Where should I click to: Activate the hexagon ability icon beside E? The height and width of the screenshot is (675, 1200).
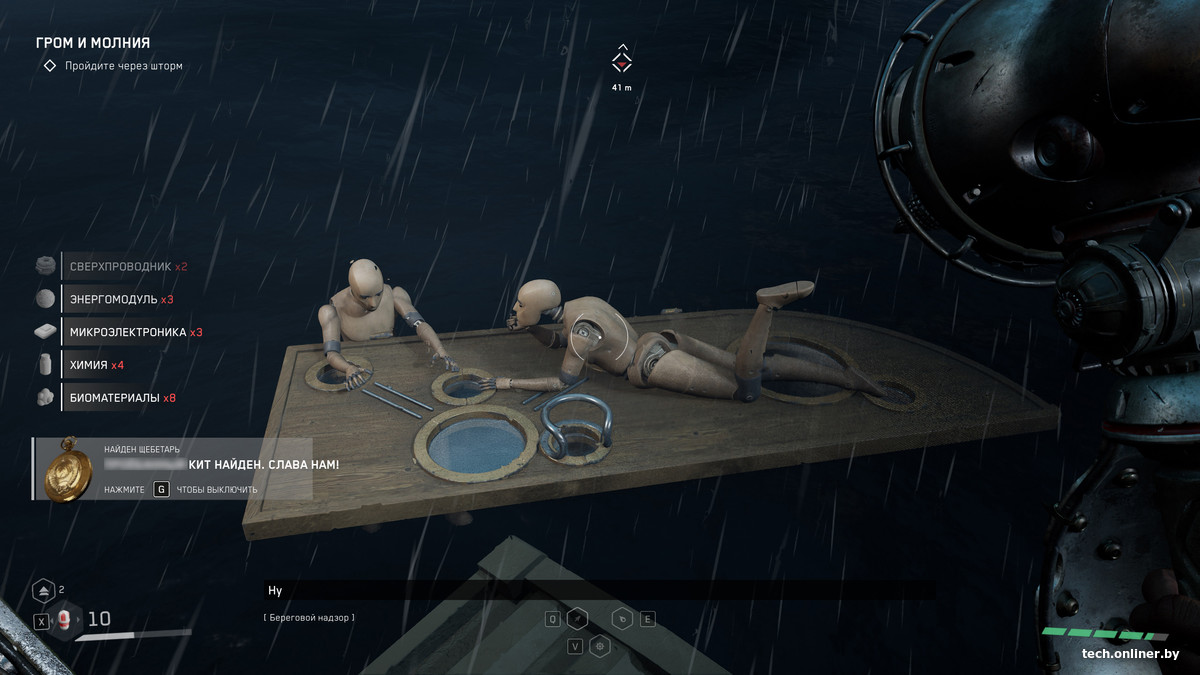pyautogui.click(x=622, y=619)
